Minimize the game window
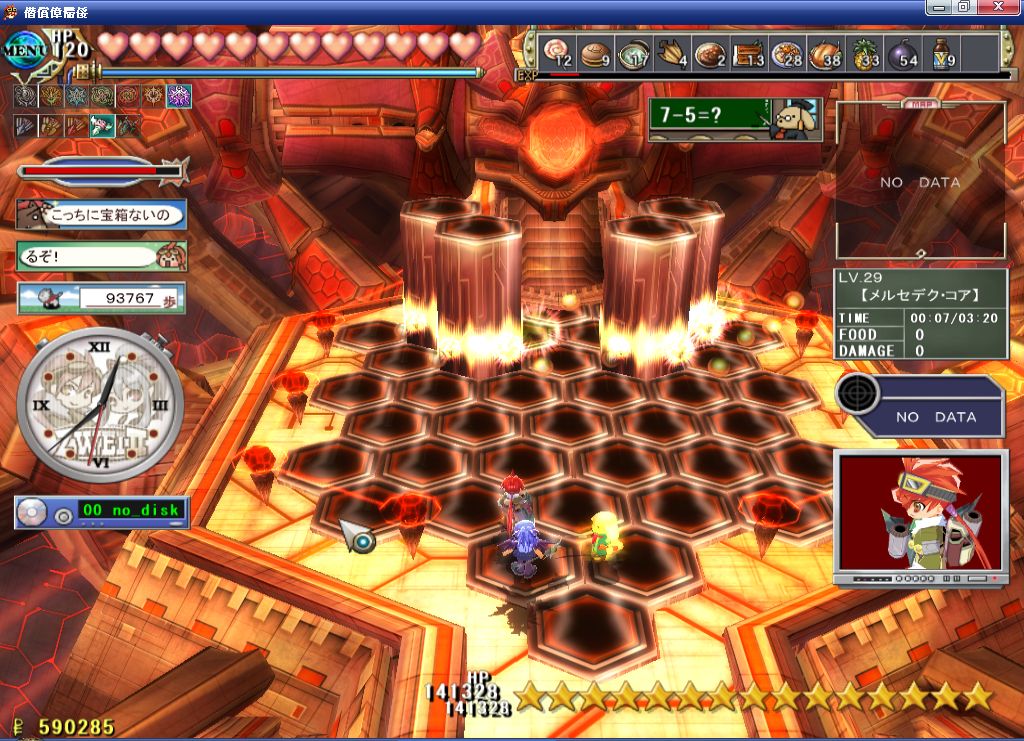This screenshot has width=1024, height=741. coord(940,6)
